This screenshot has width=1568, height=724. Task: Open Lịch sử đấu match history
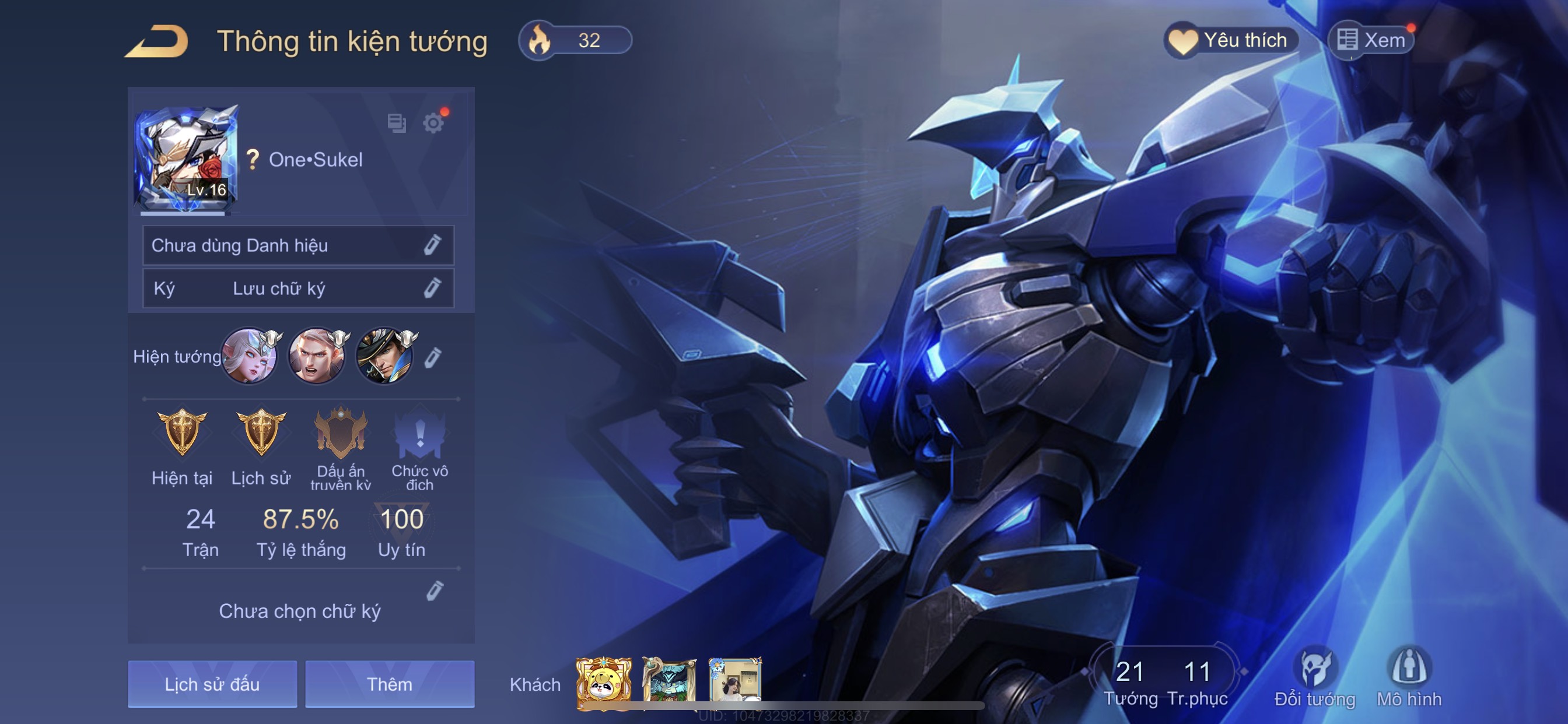pyautogui.click(x=212, y=684)
